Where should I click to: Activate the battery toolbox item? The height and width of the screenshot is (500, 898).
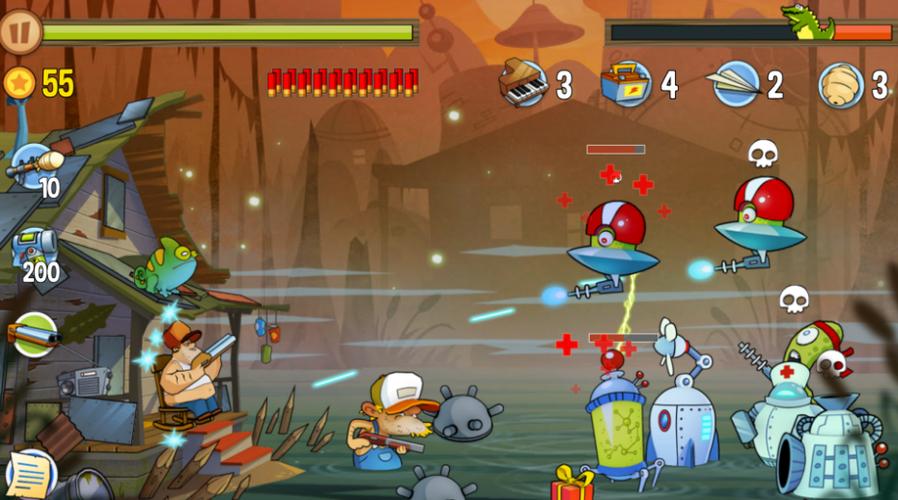point(627,84)
